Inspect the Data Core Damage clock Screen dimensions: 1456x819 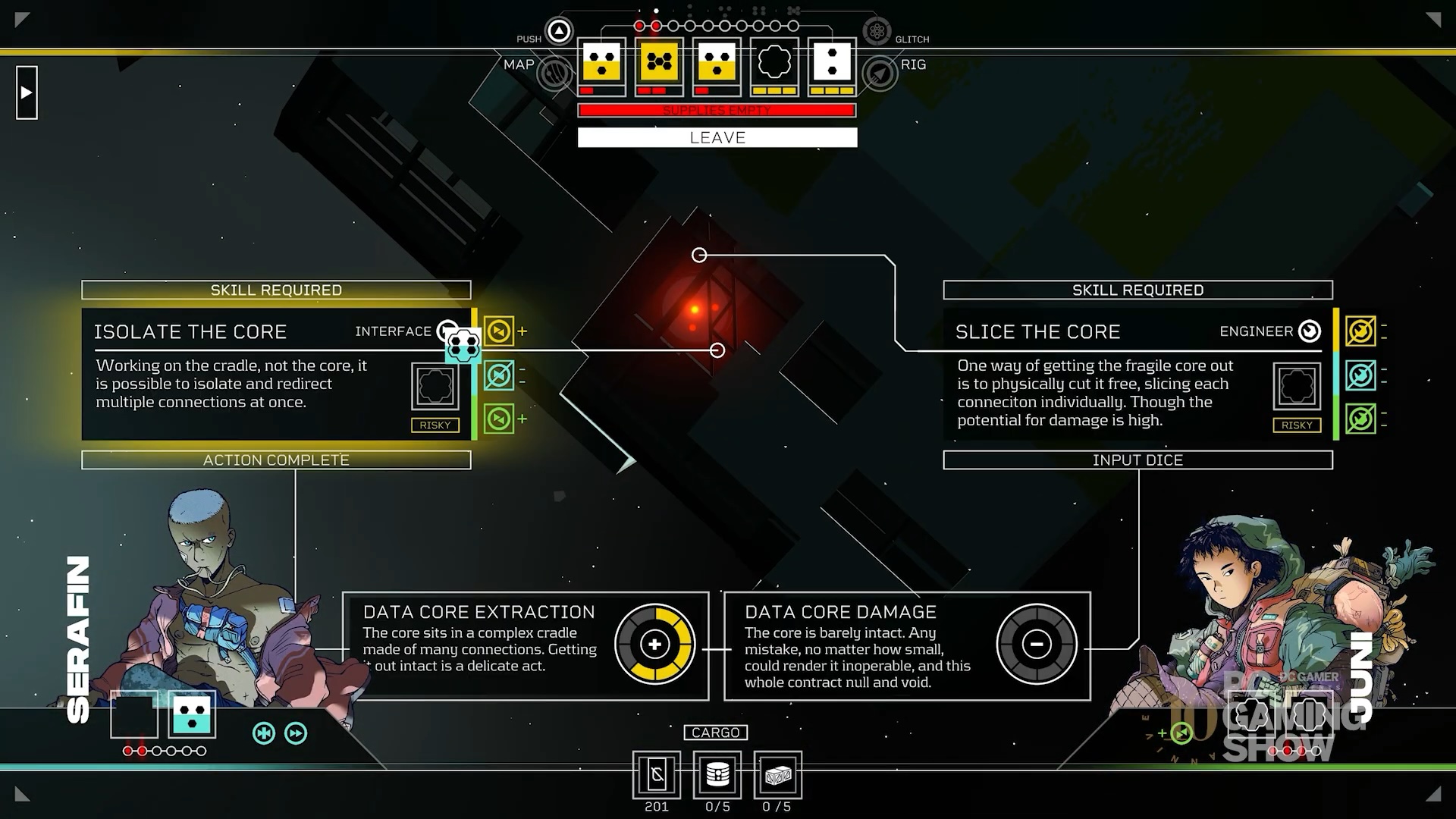[1037, 645]
